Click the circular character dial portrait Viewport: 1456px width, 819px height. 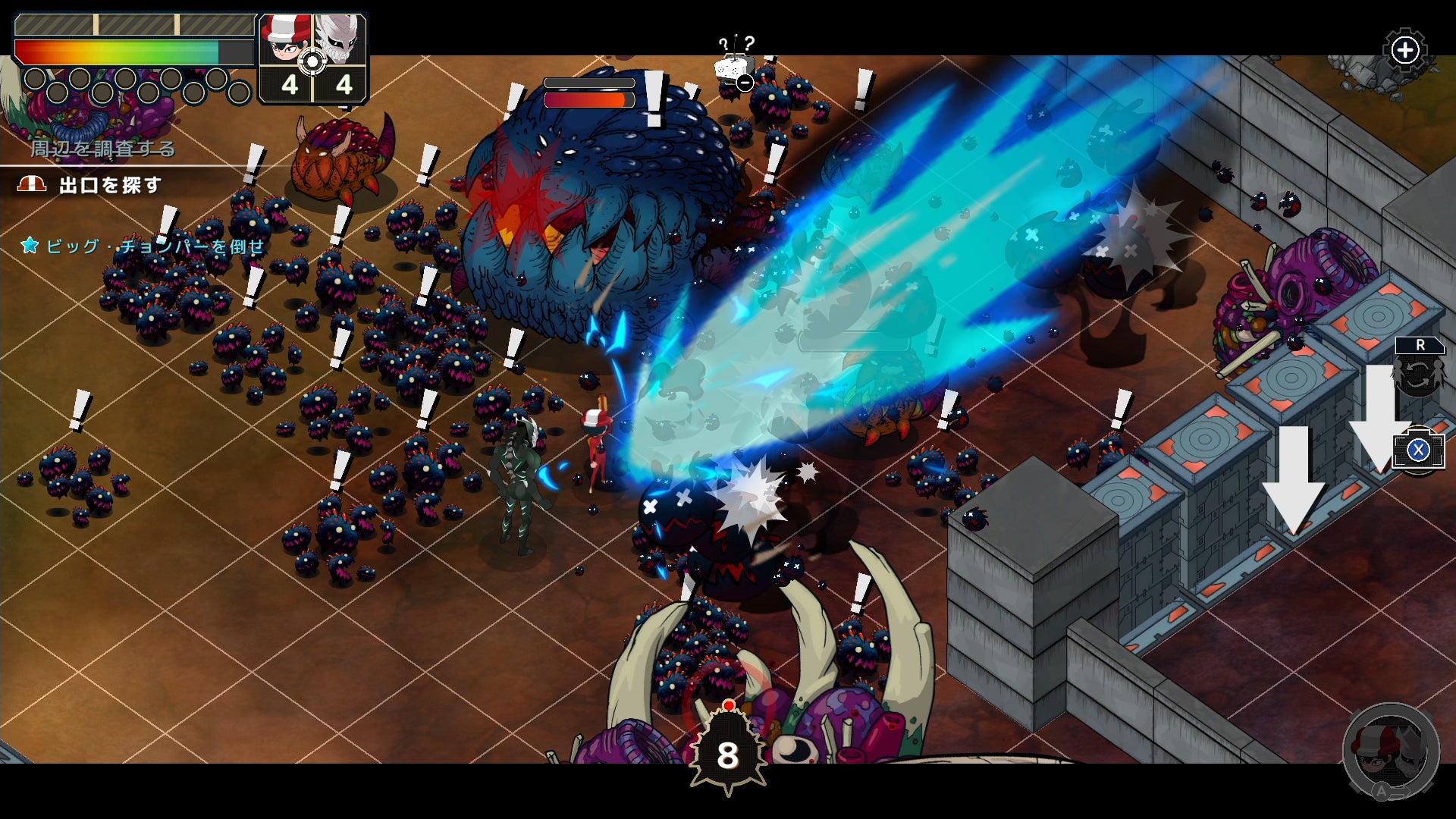point(1390,750)
